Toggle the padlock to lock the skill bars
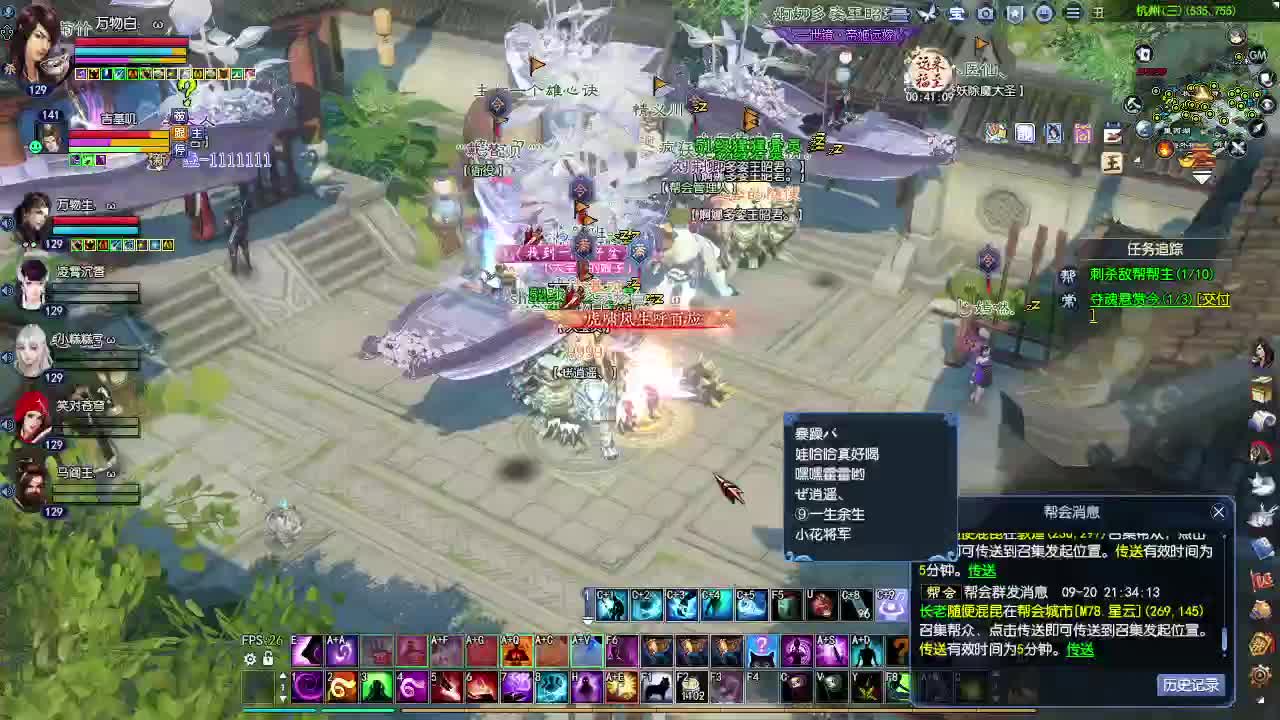The width and height of the screenshot is (1280, 720). click(267, 658)
